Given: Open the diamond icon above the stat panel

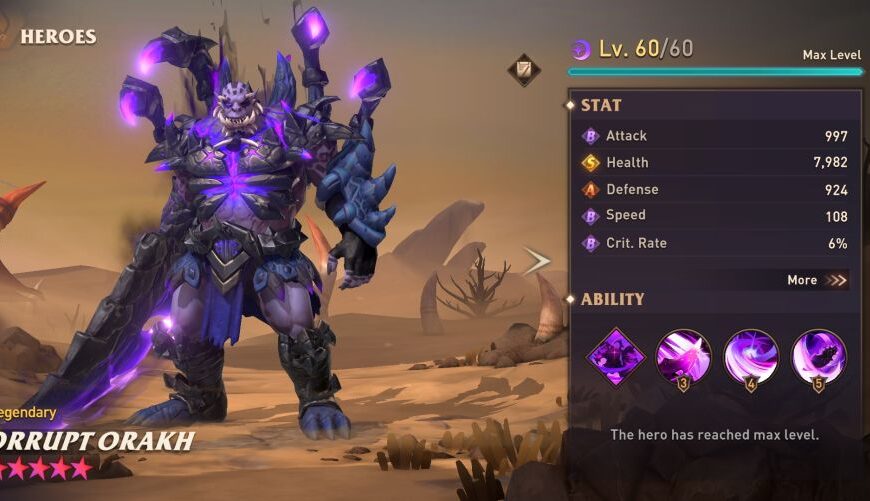Looking at the screenshot, I should pos(523,69).
